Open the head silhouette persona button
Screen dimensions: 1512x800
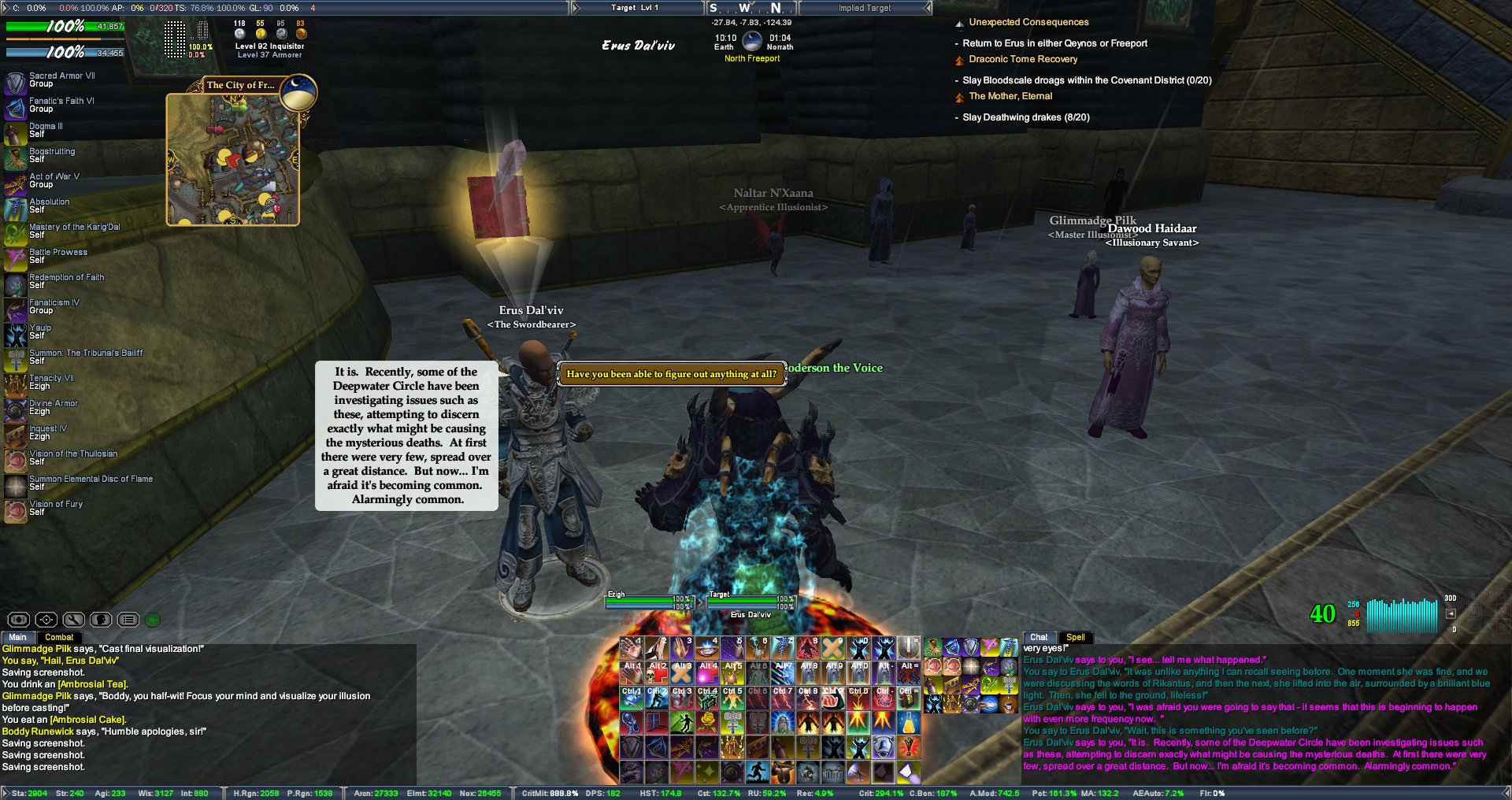pos(101,620)
